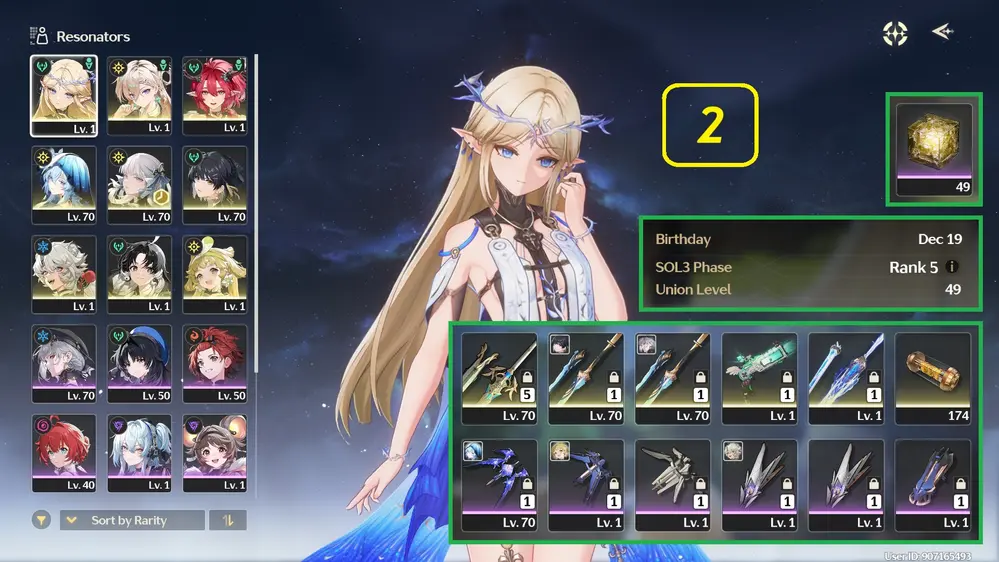Click the yellow filter funnel button
This screenshot has height=562, width=999.
[x=42, y=520]
